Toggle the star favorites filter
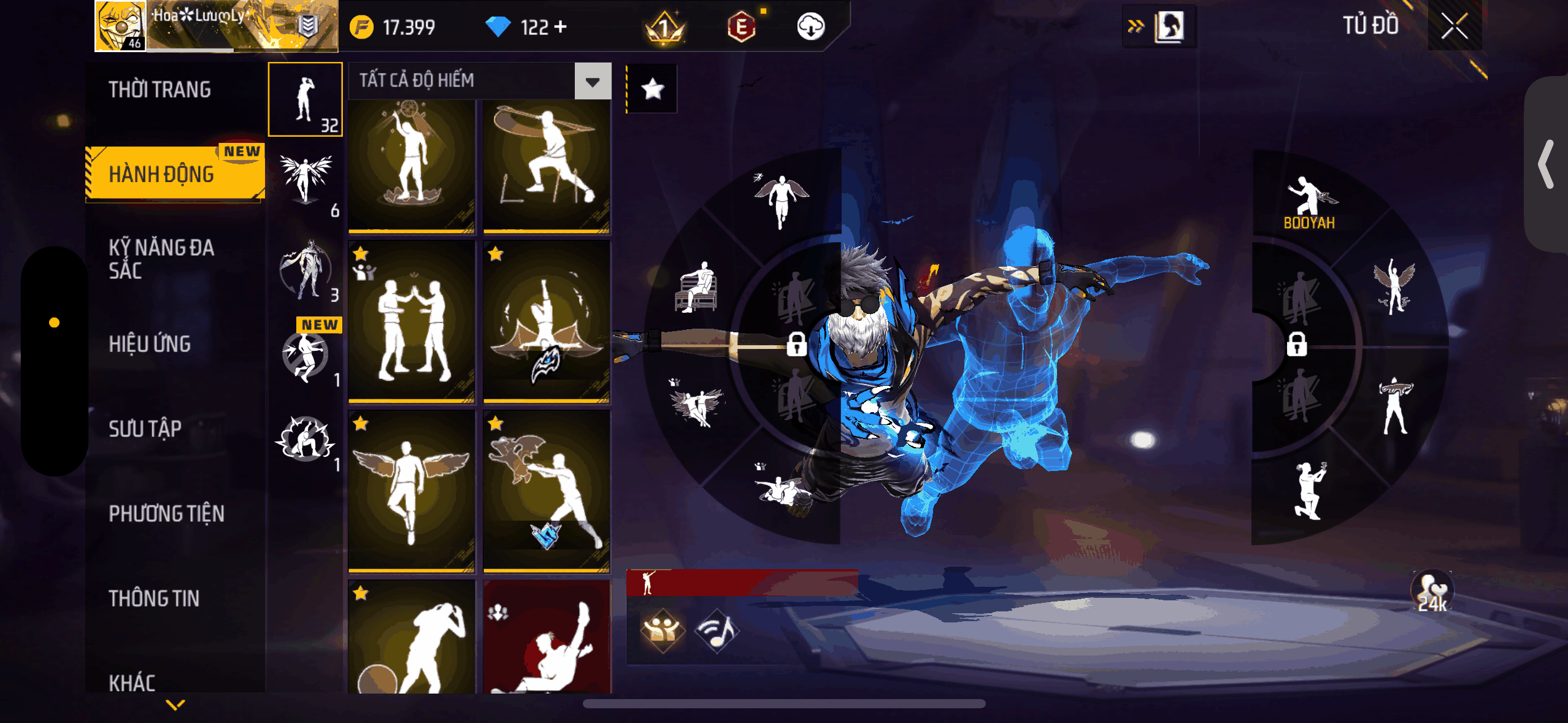This screenshot has width=1568, height=723. [652, 90]
